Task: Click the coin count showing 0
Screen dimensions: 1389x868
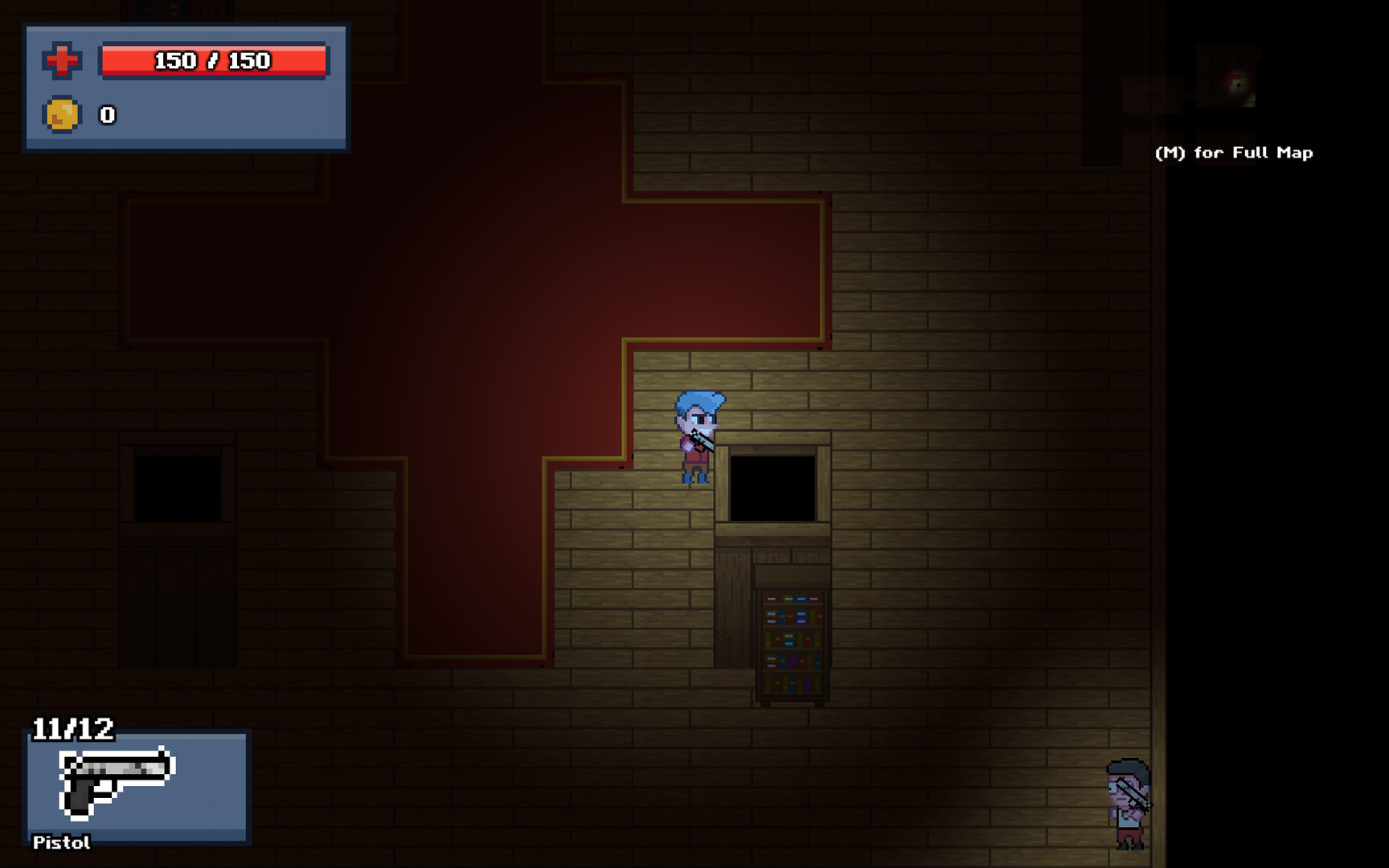Action: click(105, 114)
